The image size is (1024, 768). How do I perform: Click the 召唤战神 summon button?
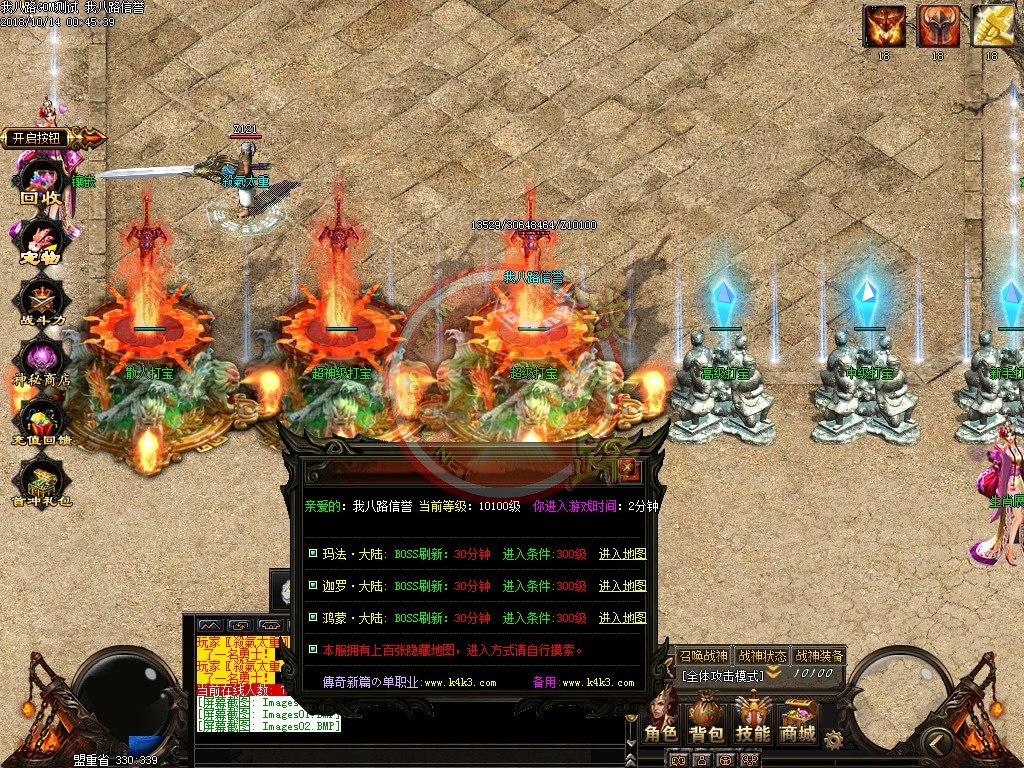(x=703, y=656)
